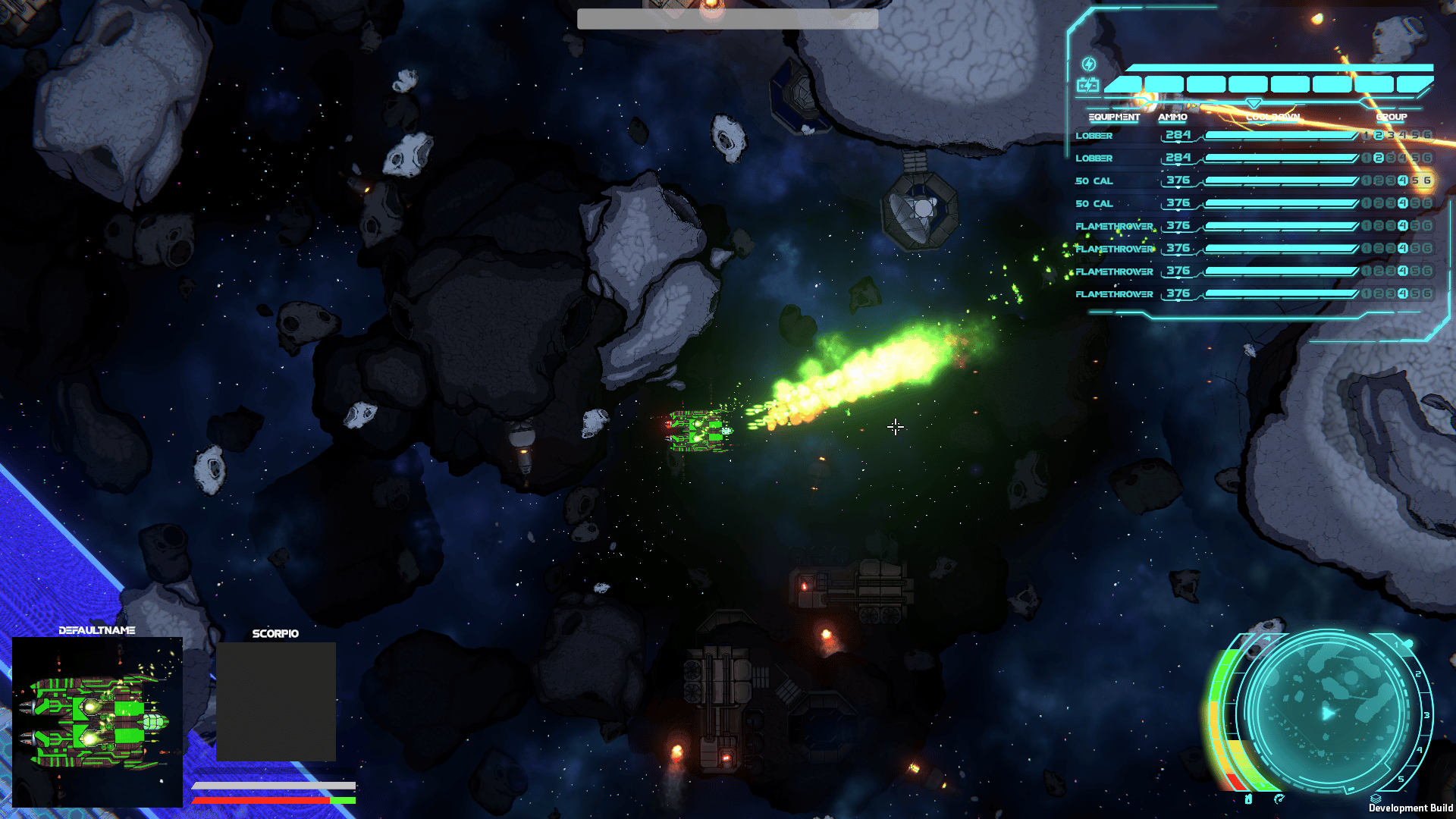The width and height of the screenshot is (1456, 819).
Task: Toggle group 2 on the bottom Flamethrower
Action: [x=1379, y=294]
